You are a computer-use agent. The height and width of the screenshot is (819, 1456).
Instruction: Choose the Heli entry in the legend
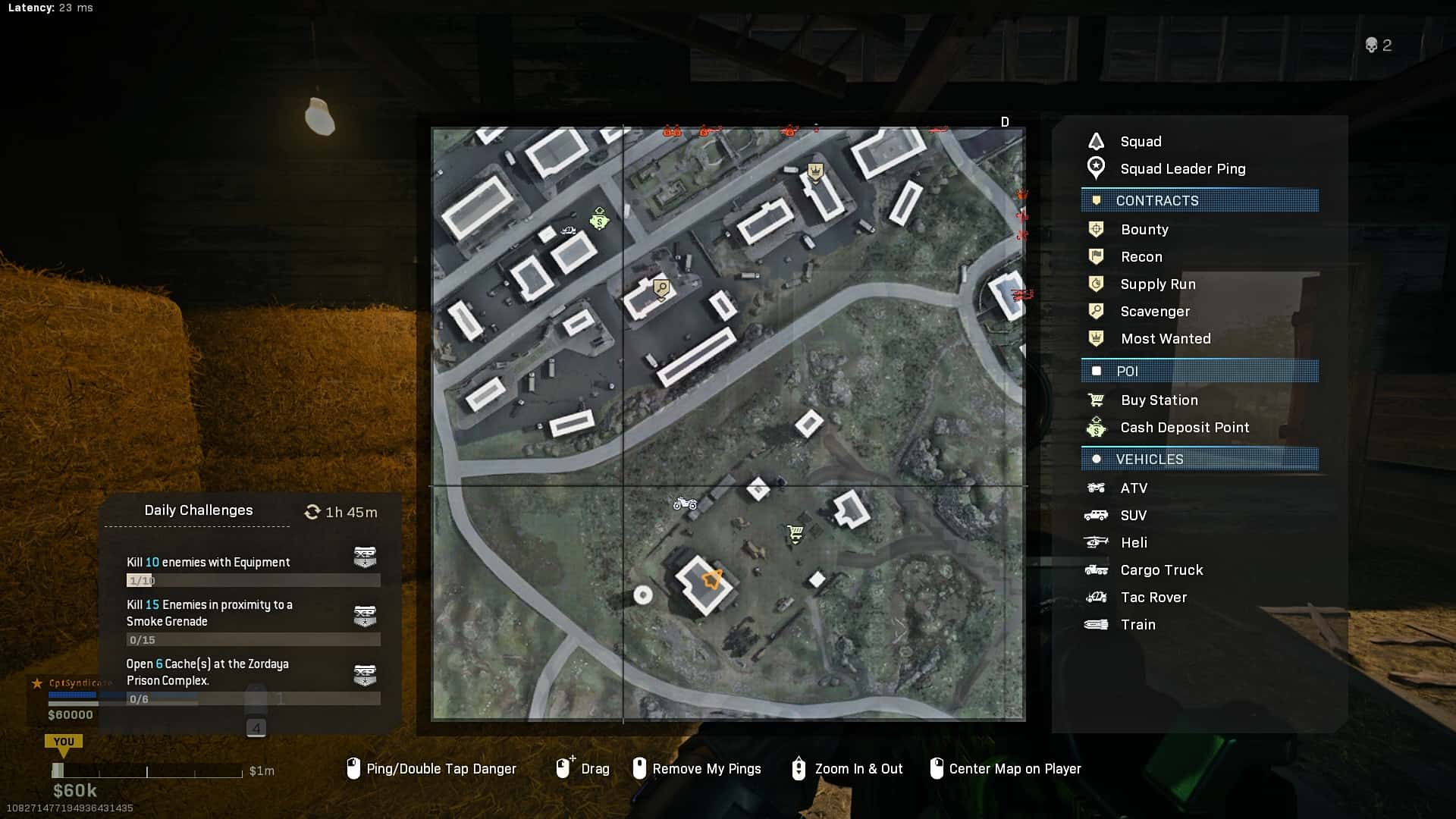tap(1133, 543)
